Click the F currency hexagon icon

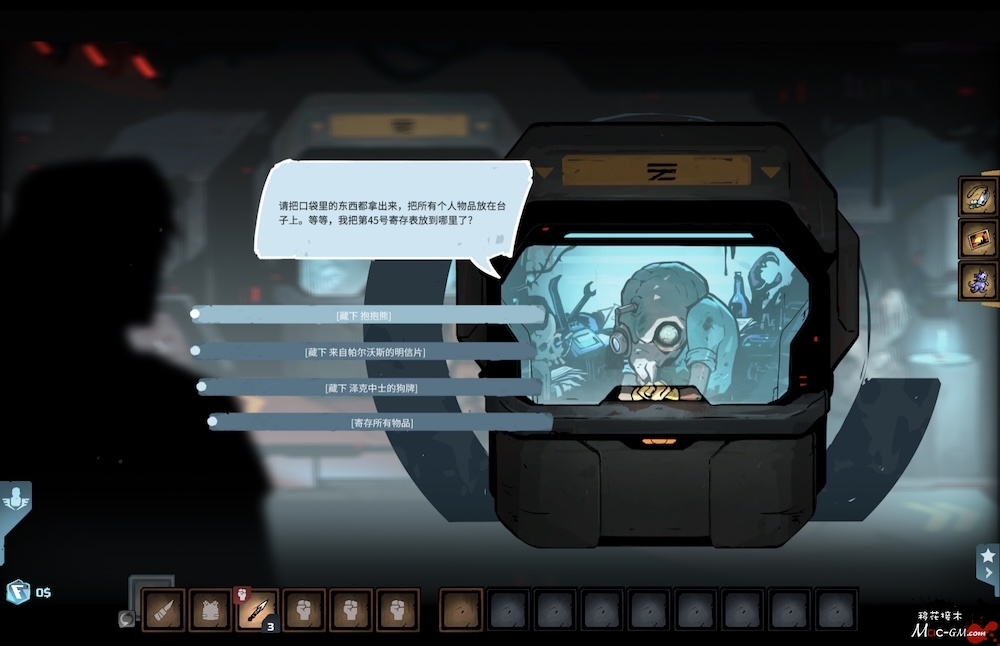[x=18, y=592]
